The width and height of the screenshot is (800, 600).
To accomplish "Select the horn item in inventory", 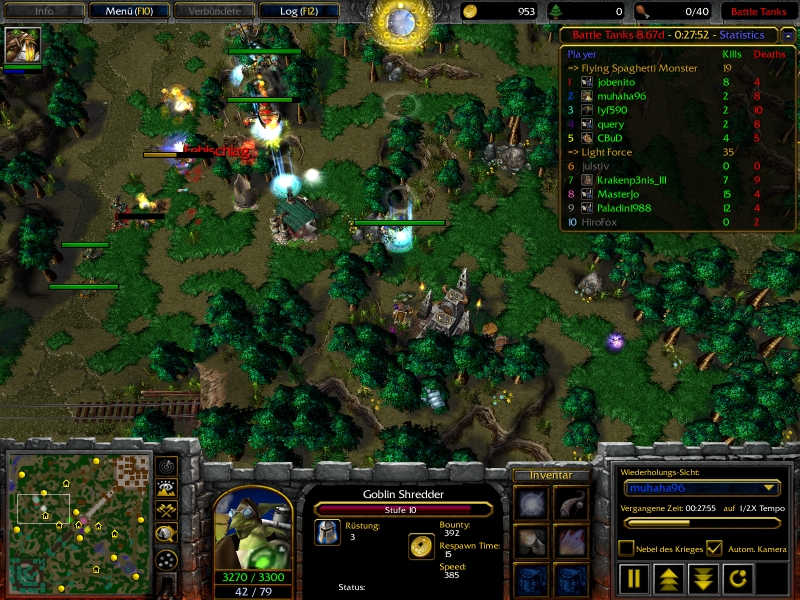I will click(571, 503).
